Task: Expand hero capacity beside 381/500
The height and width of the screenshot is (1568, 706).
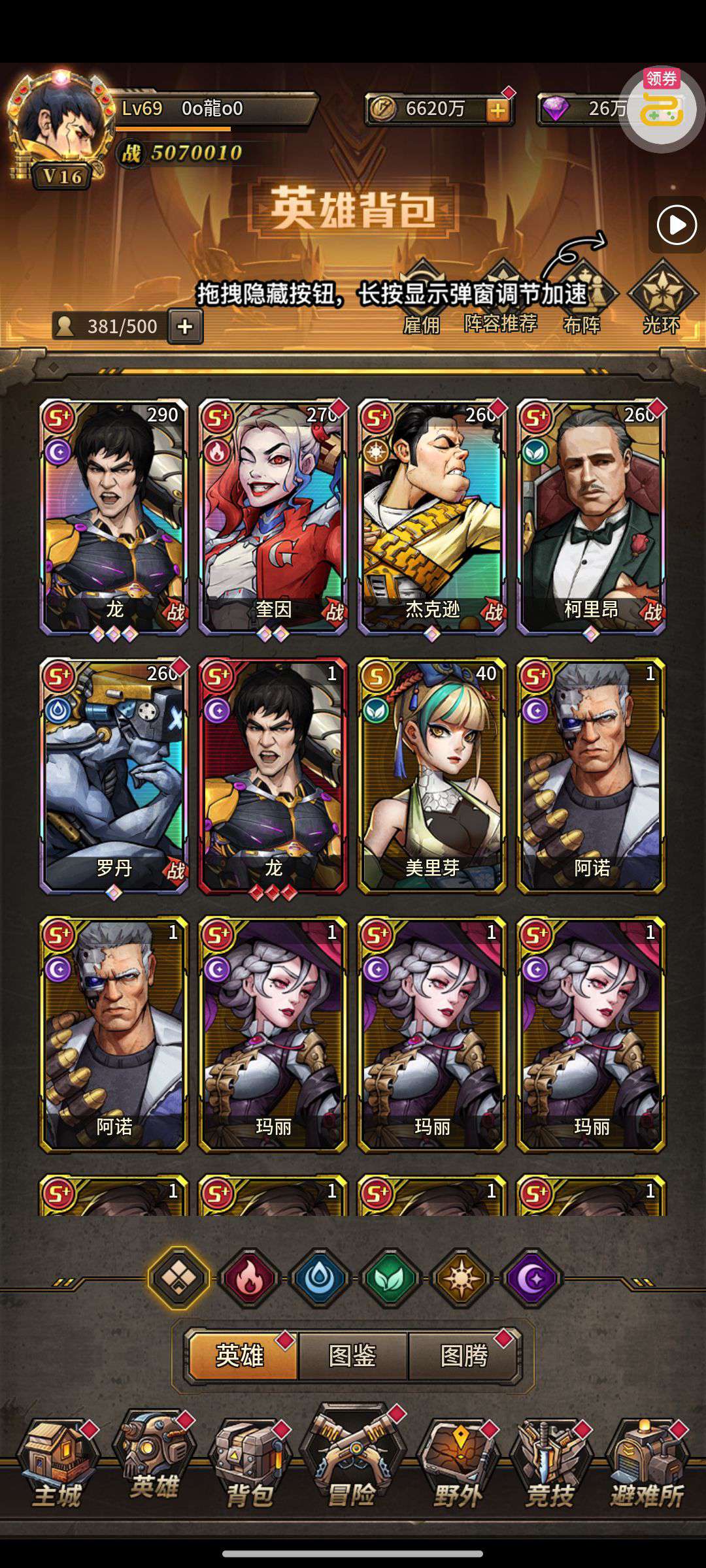Action: pyautogui.click(x=186, y=326)
